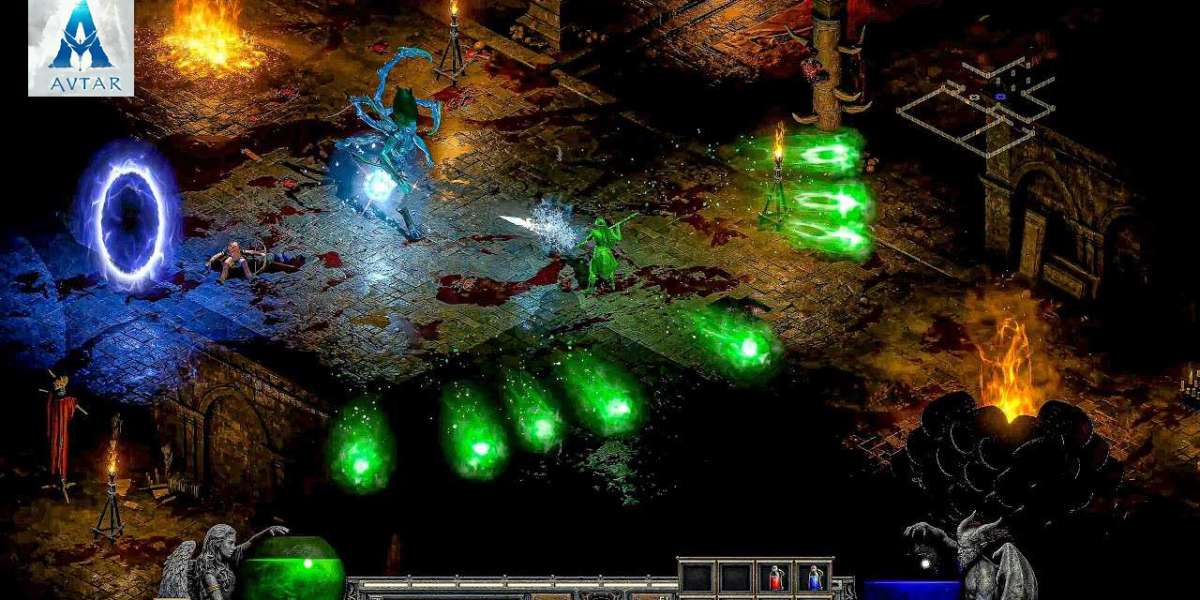Click the automap overlay outline
The height and width of the screenshot is (600, 1200).
(x=975, y=105)
